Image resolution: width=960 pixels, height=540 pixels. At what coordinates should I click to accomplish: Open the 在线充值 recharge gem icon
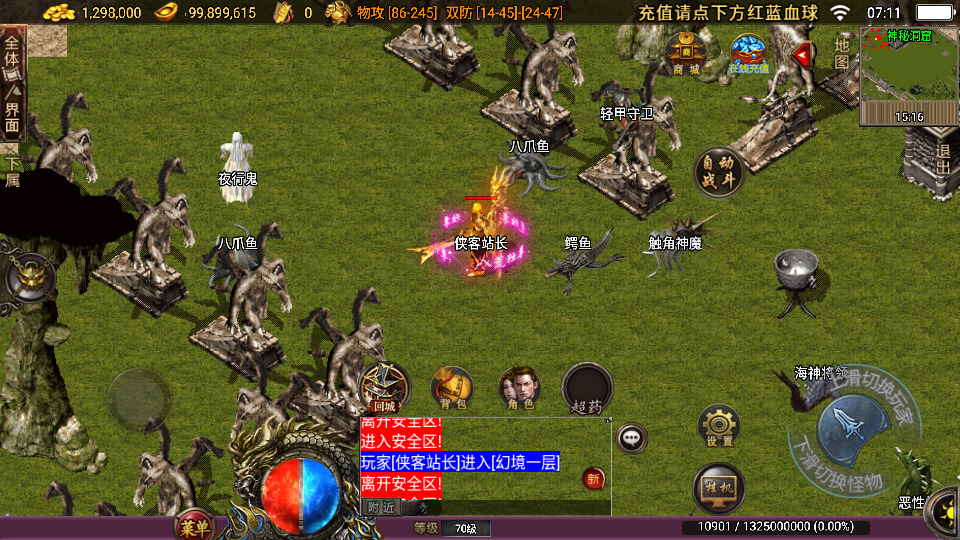point(748,54)
